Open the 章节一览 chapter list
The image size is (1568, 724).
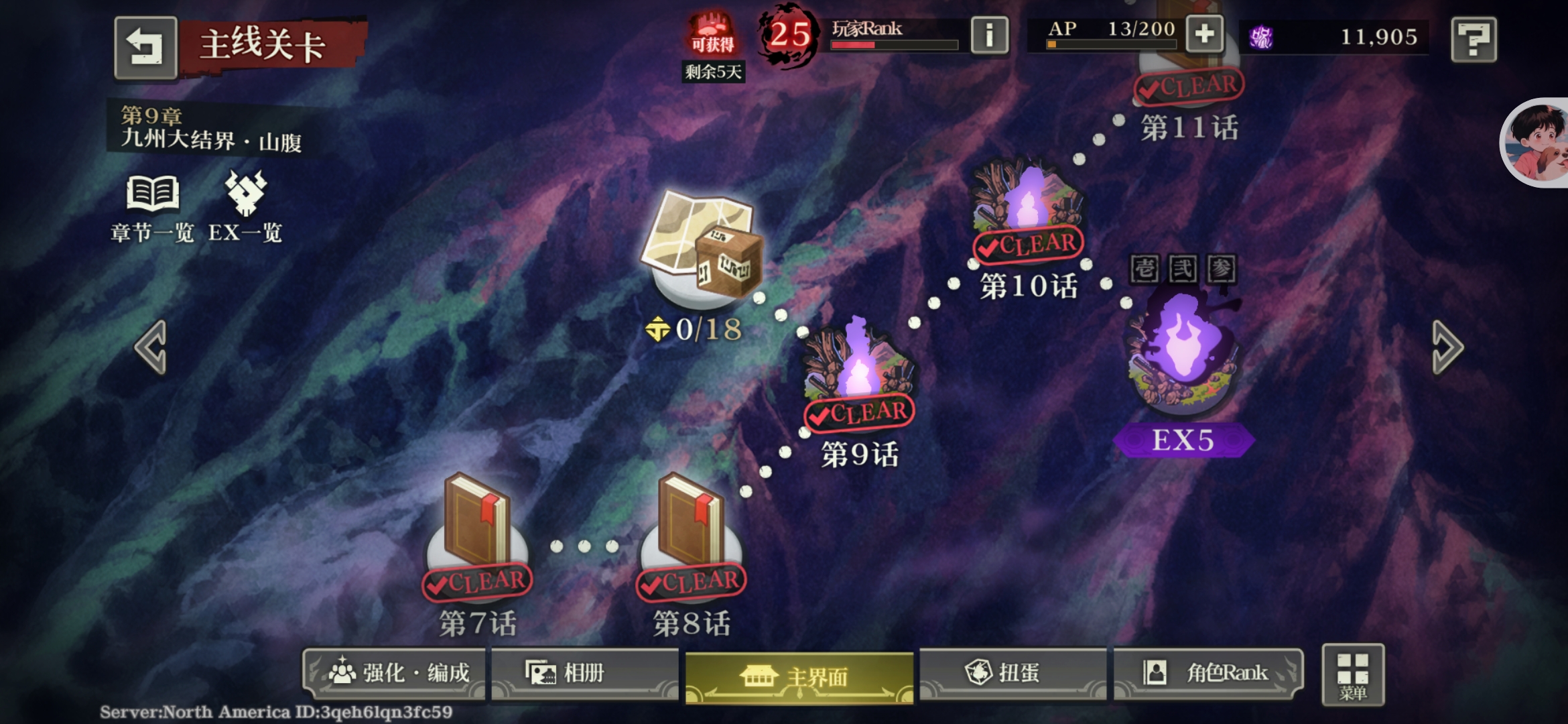pyautogui.click(x=153, y=208)
